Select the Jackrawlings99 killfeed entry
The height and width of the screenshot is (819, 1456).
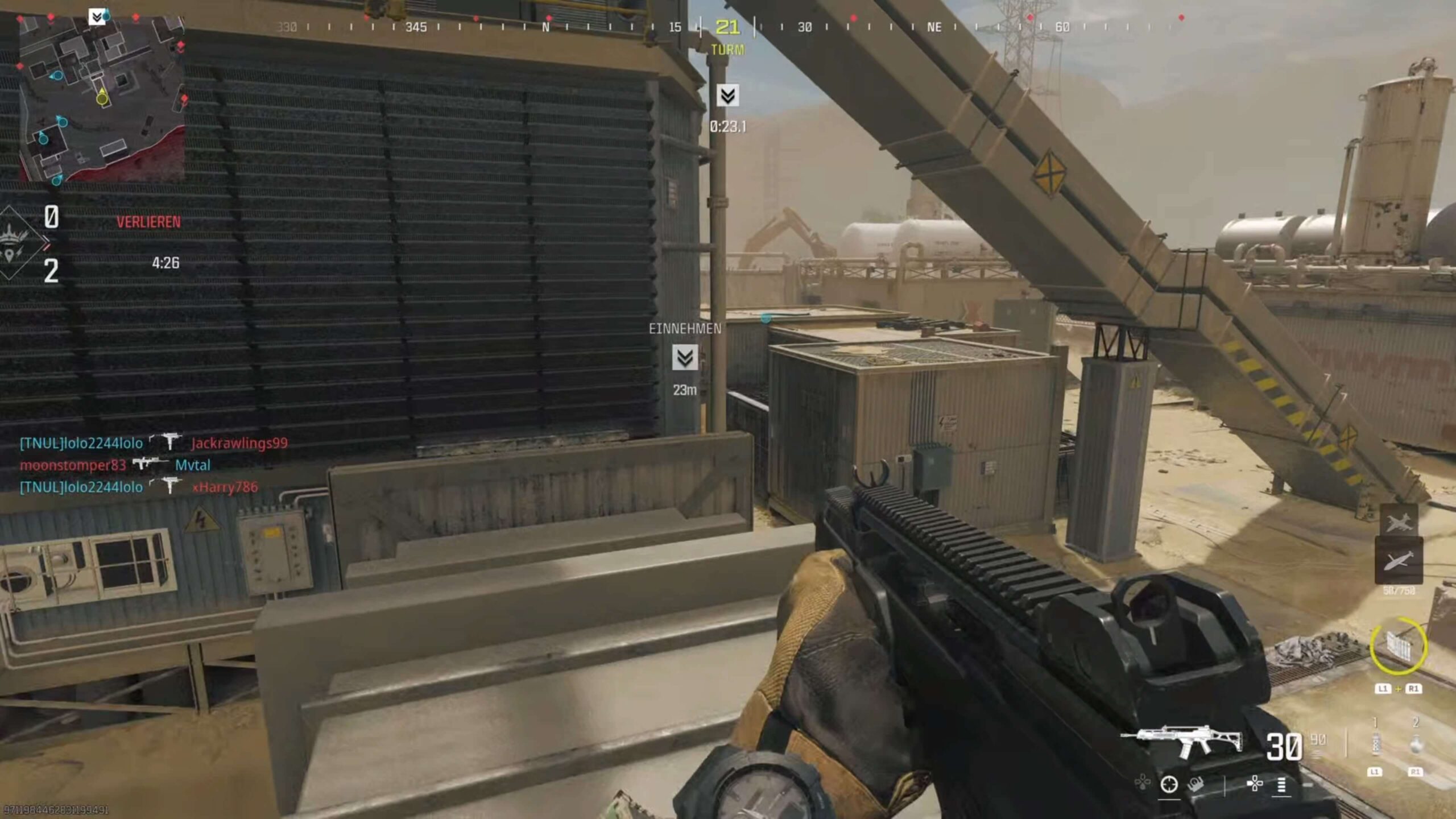pyautogui.click(x=239, y=443)
